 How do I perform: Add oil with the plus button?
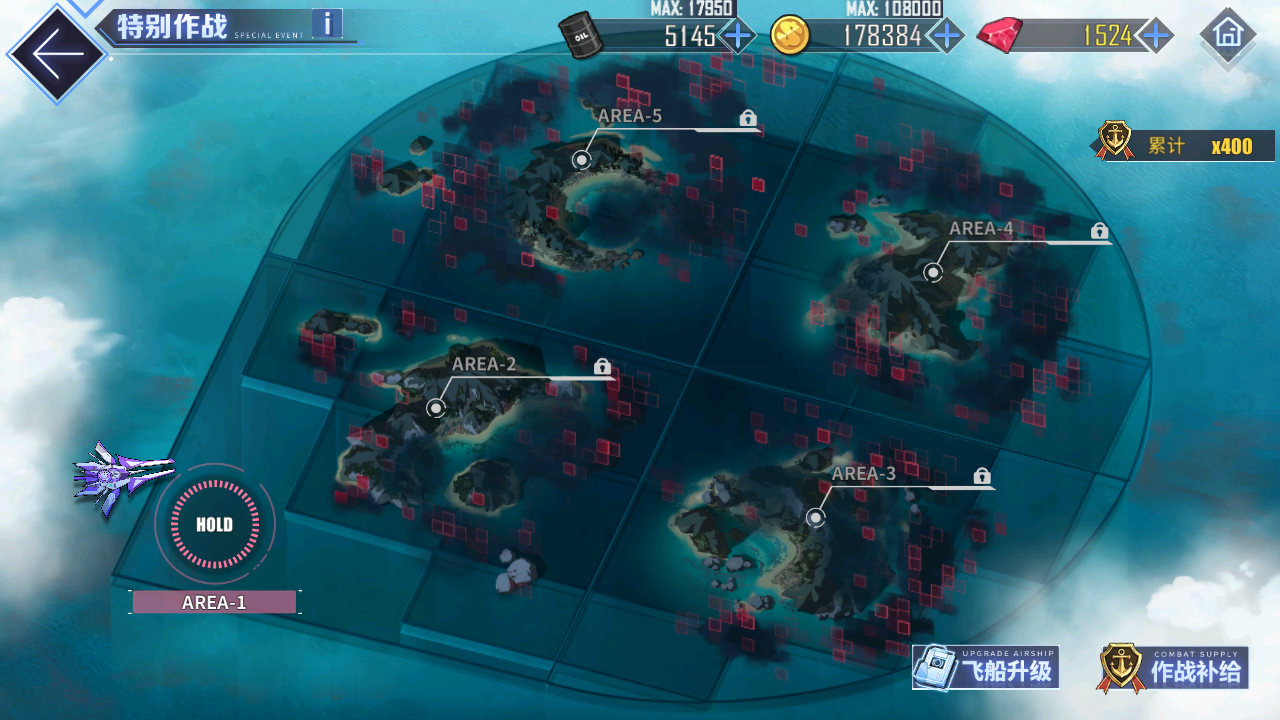point(738,36)
